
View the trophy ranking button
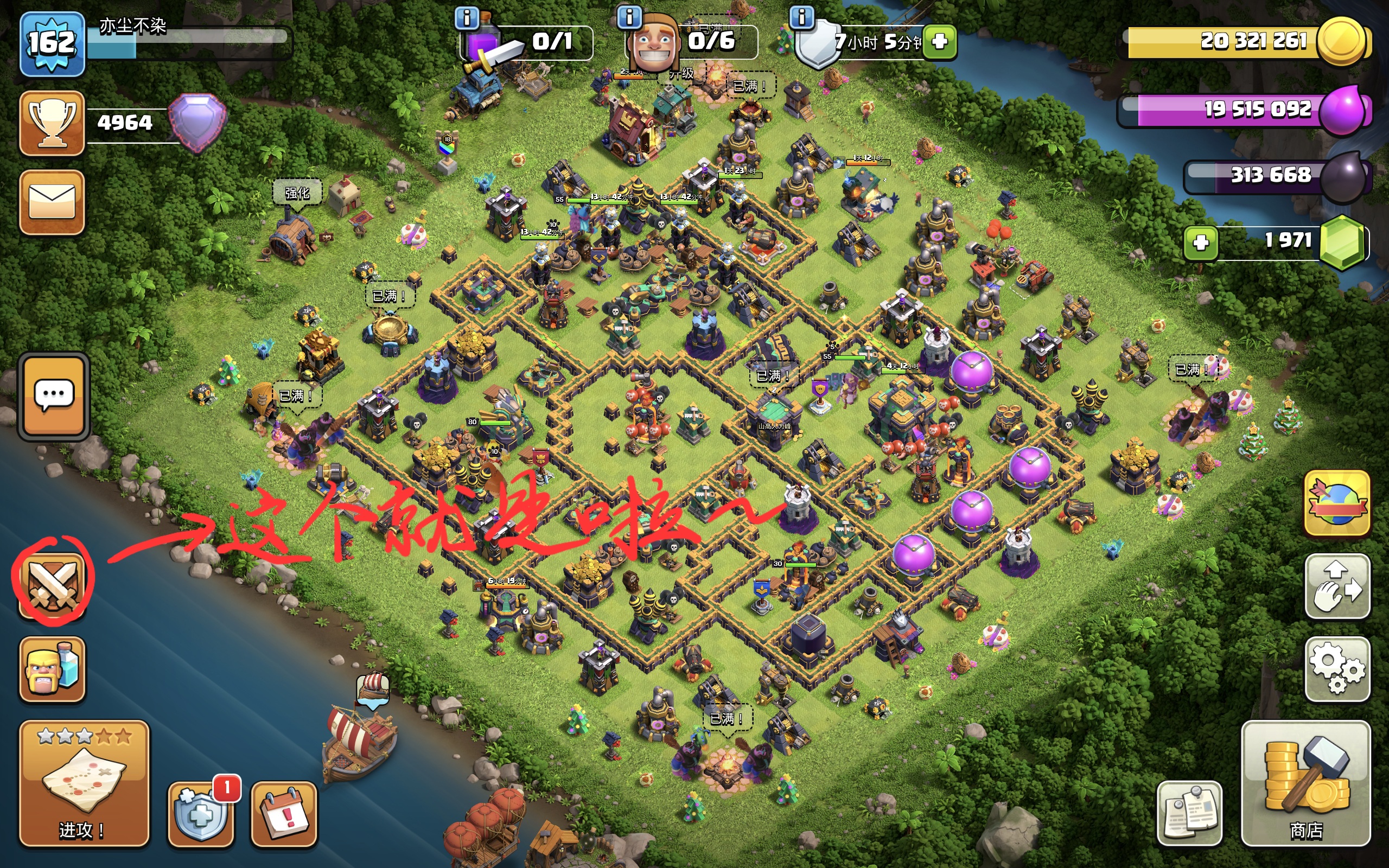[x=52, y=123]
